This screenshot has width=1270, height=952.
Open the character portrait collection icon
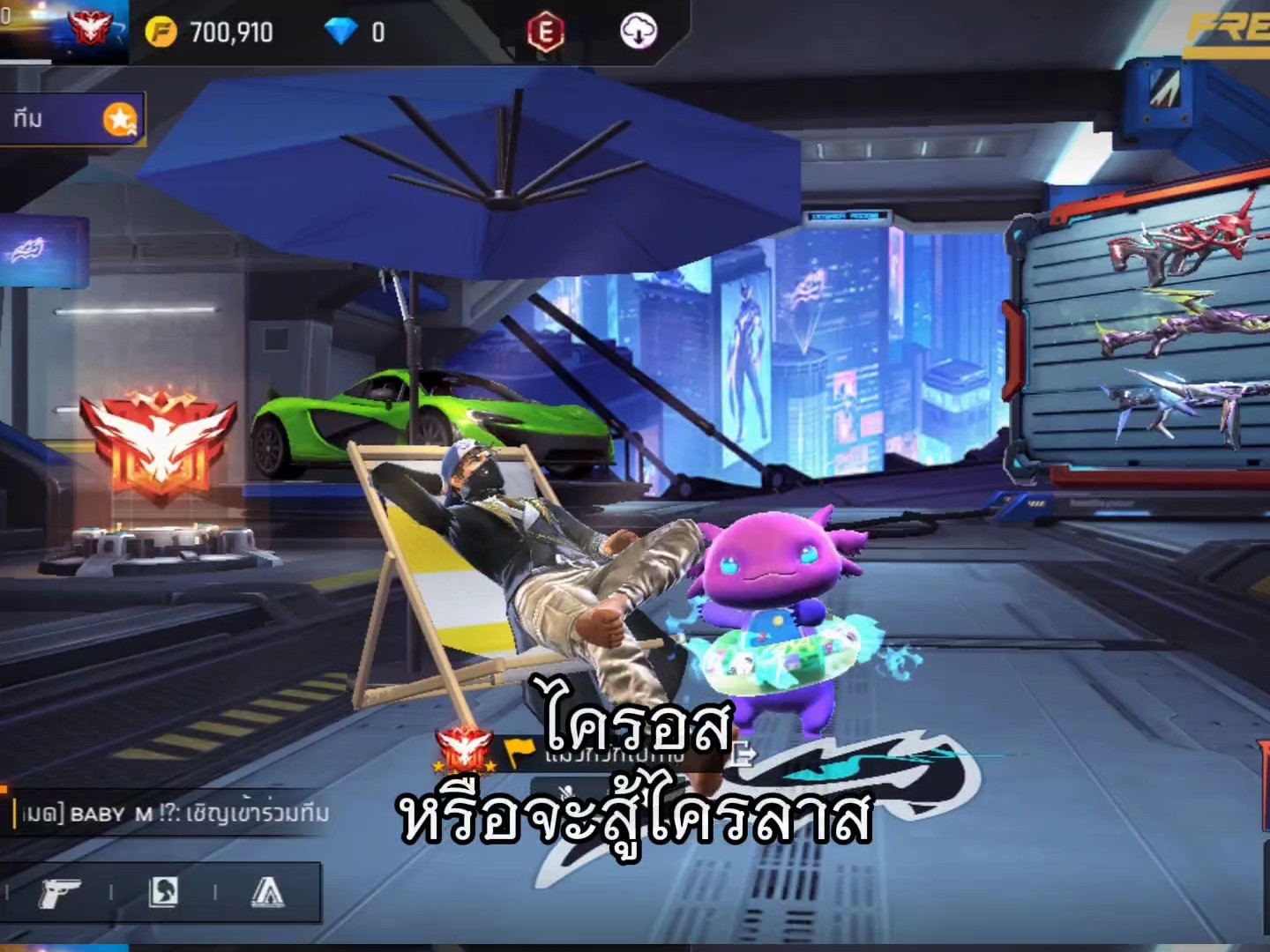click(x=163, y=893)
